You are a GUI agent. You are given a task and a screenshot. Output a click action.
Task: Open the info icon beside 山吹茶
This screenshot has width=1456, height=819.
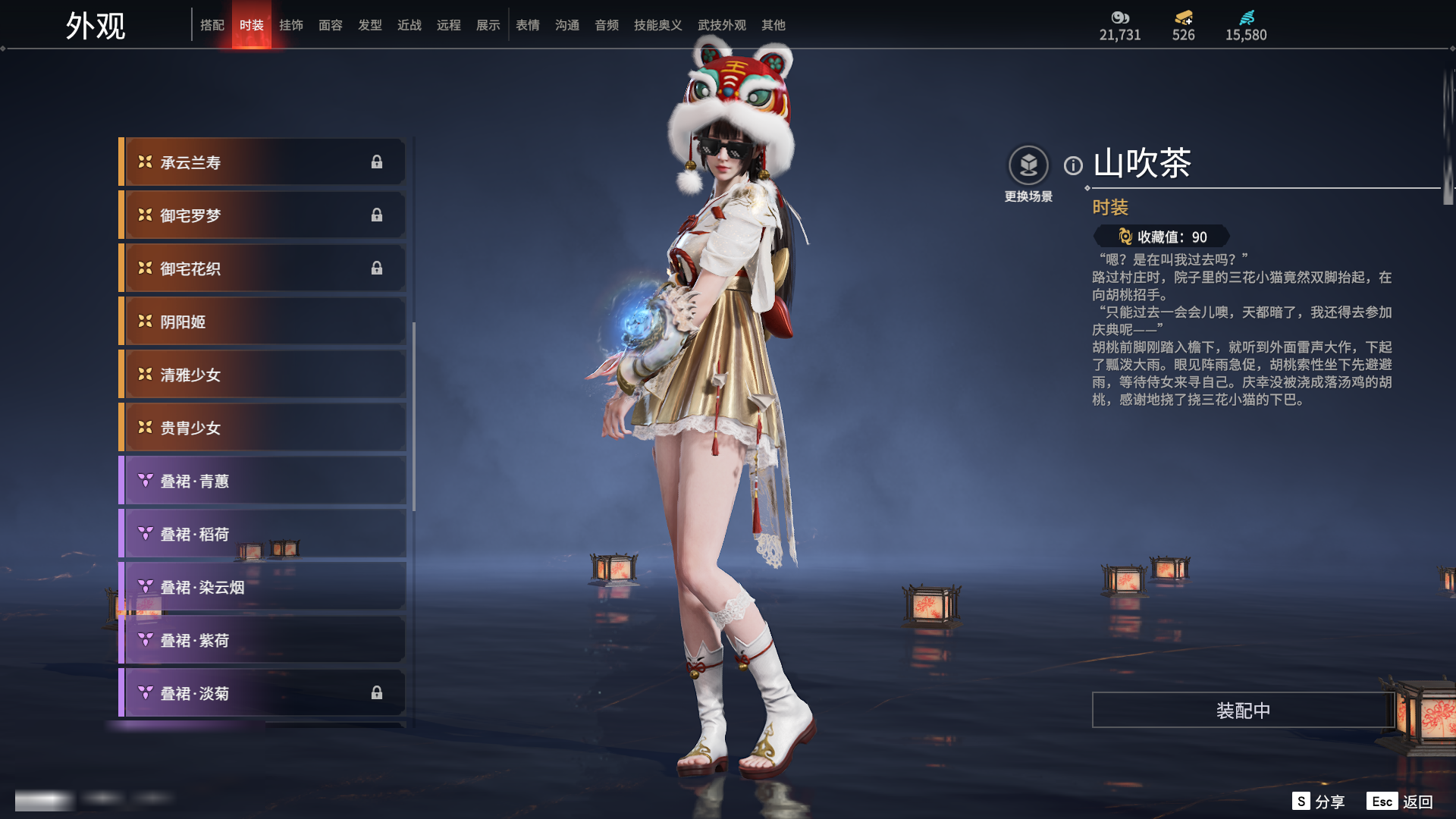(x=1073, y=165)
